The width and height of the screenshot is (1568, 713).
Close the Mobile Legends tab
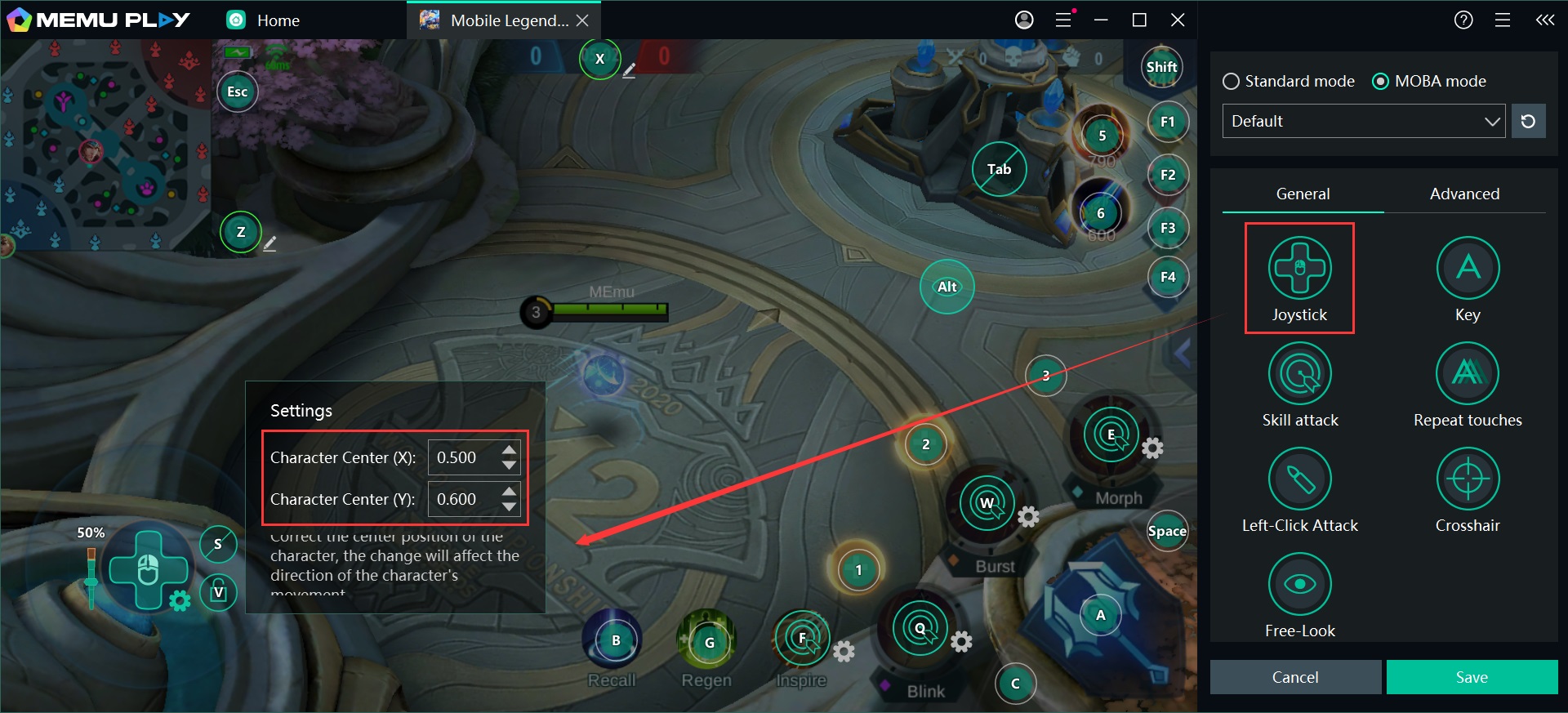click(x=582, y=20)
